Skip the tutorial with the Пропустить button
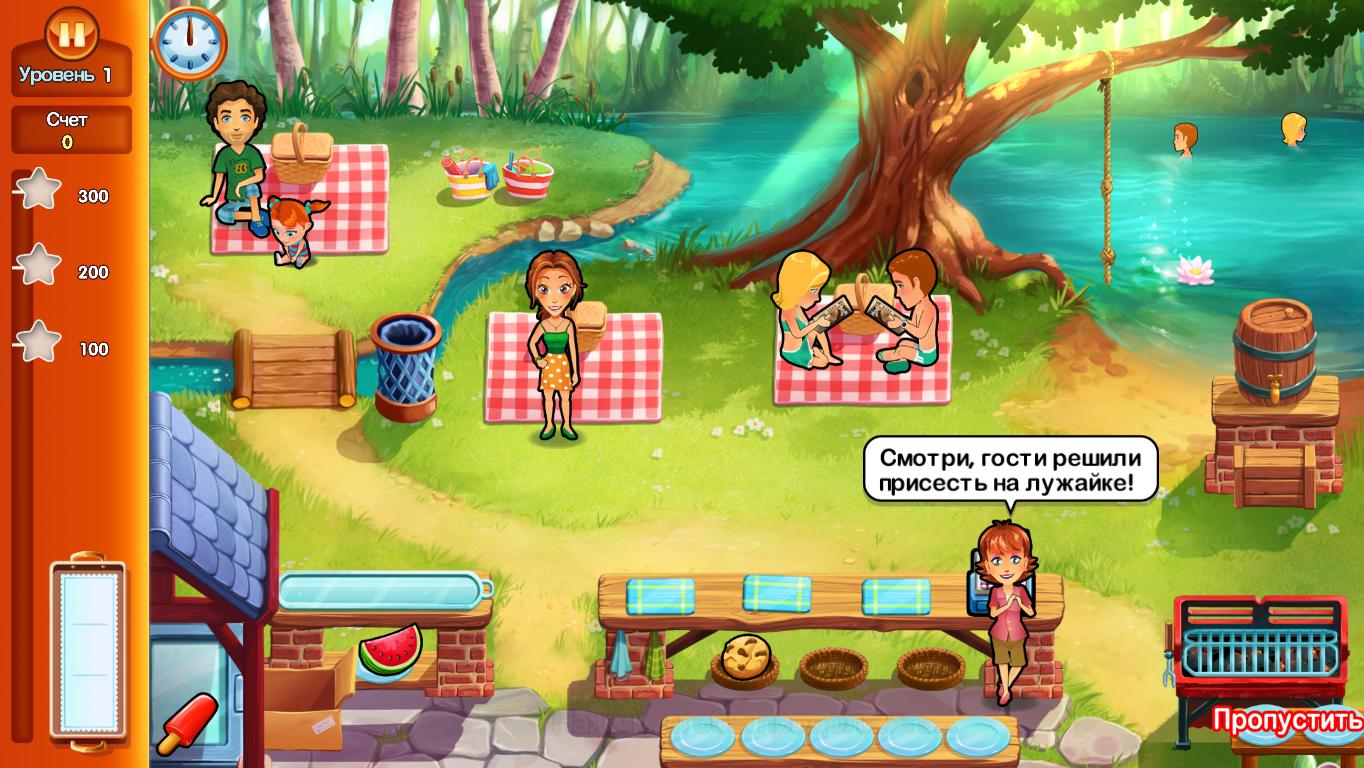Viewport: 1364px width, 768px height. pyautogui.click(x=1286, y=720)
